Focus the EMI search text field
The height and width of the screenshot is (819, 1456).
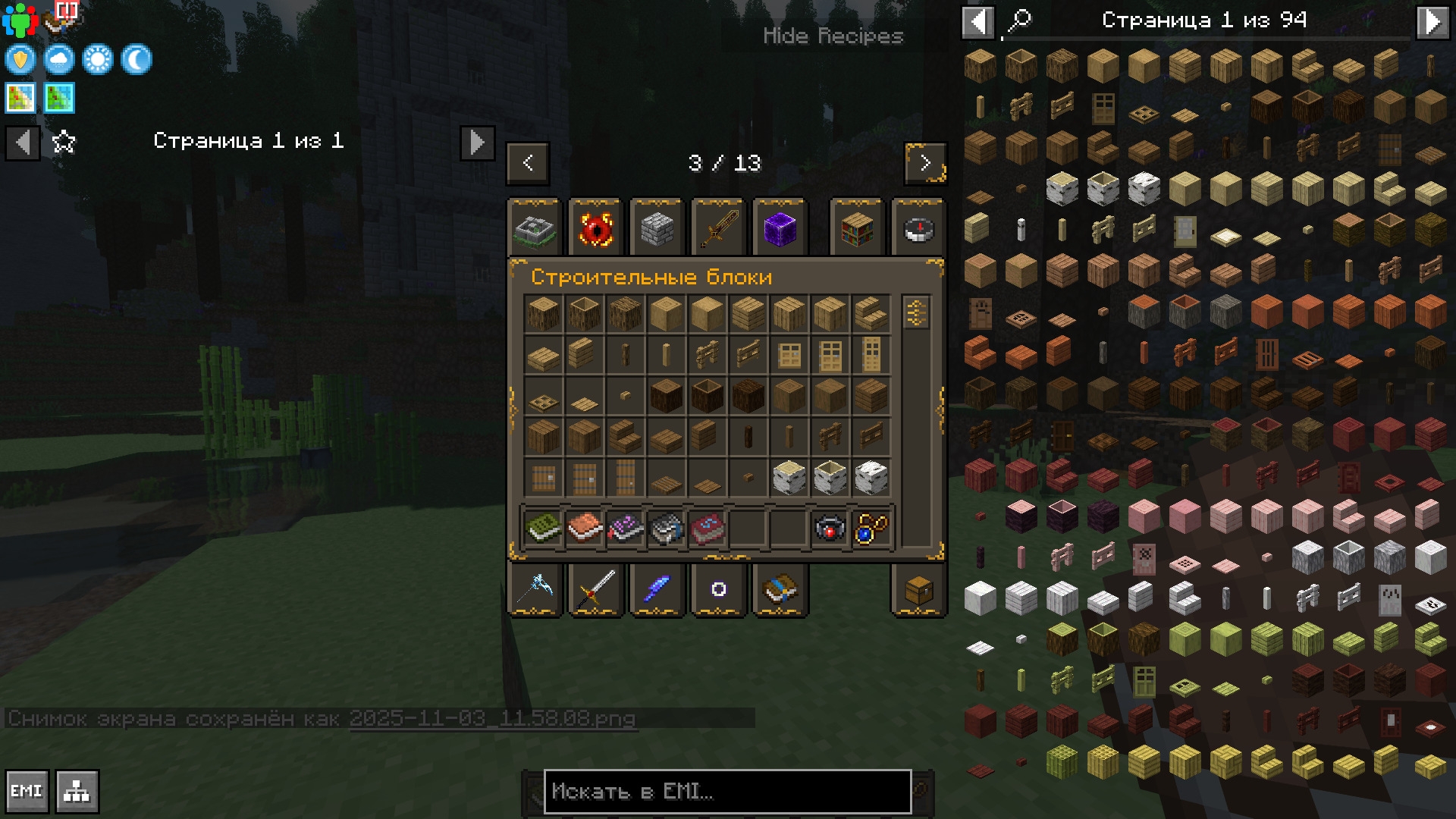pyautogui.click(x=726, y=792)
